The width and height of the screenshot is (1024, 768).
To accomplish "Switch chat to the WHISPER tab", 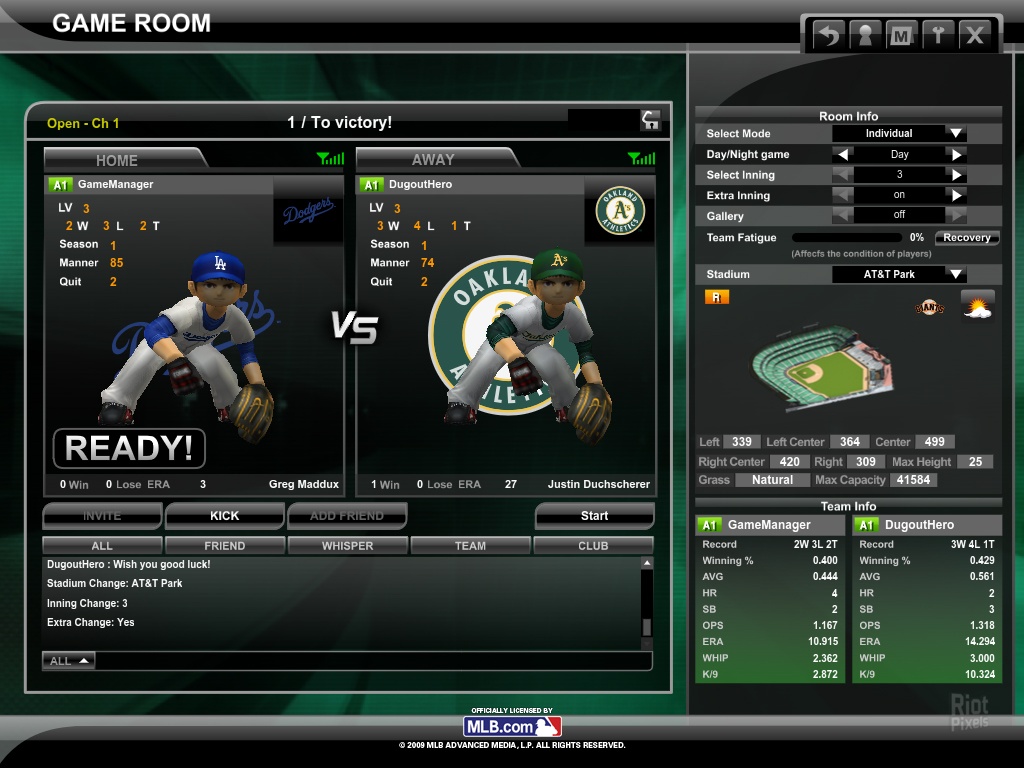I will pos(347,546).
